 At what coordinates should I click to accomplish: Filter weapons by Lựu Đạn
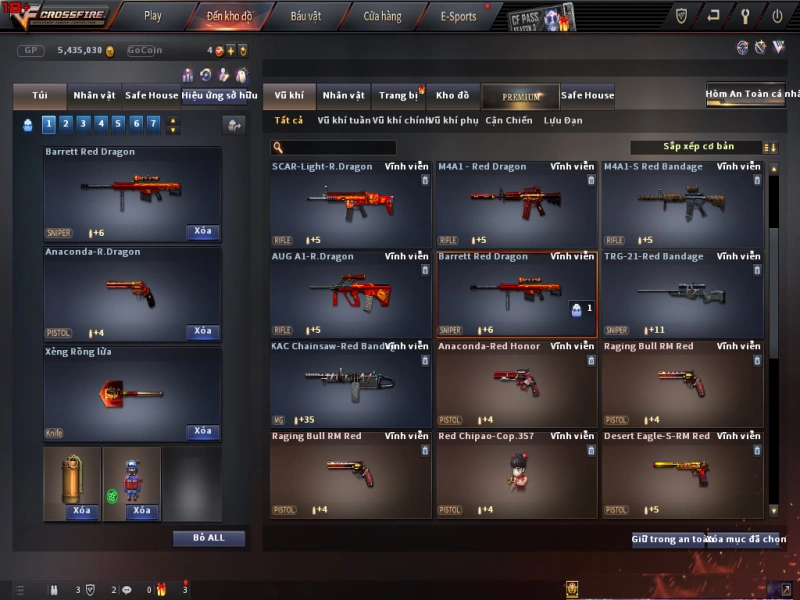pos(563,121)
